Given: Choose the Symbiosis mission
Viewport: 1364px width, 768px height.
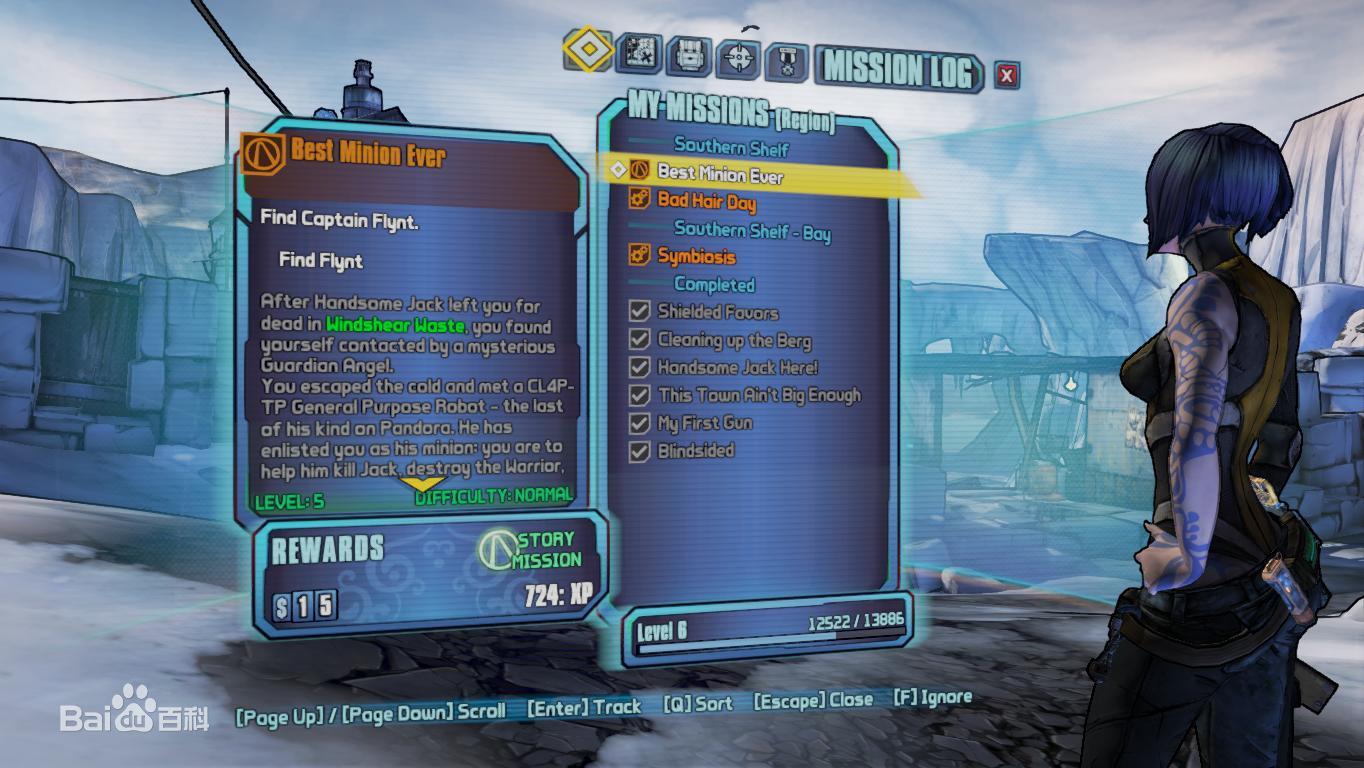Looking at the screenshot, I should (x=696, y=257).
